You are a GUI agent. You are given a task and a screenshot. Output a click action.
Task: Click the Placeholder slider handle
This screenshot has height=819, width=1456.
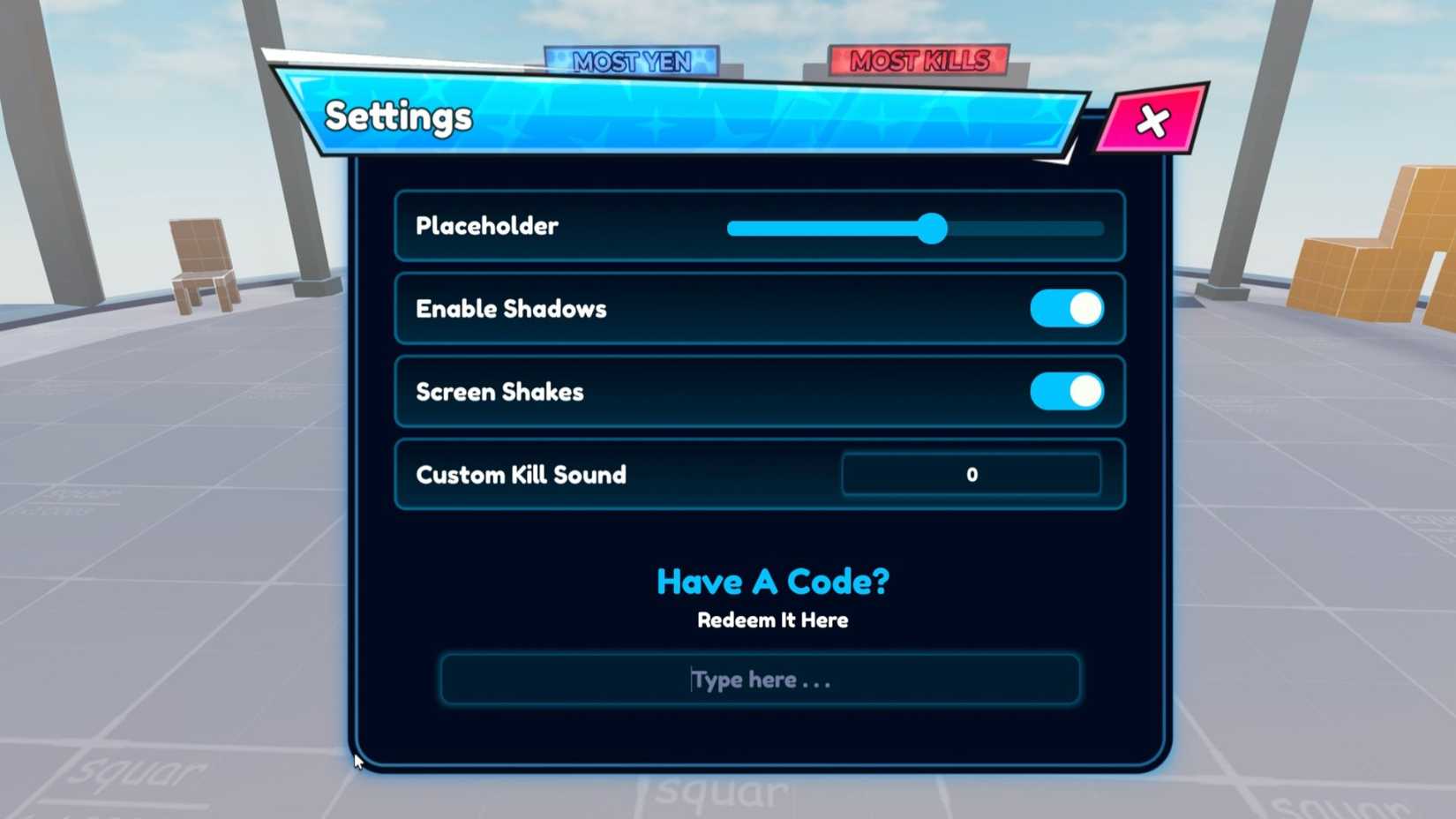tap(933, 229)
